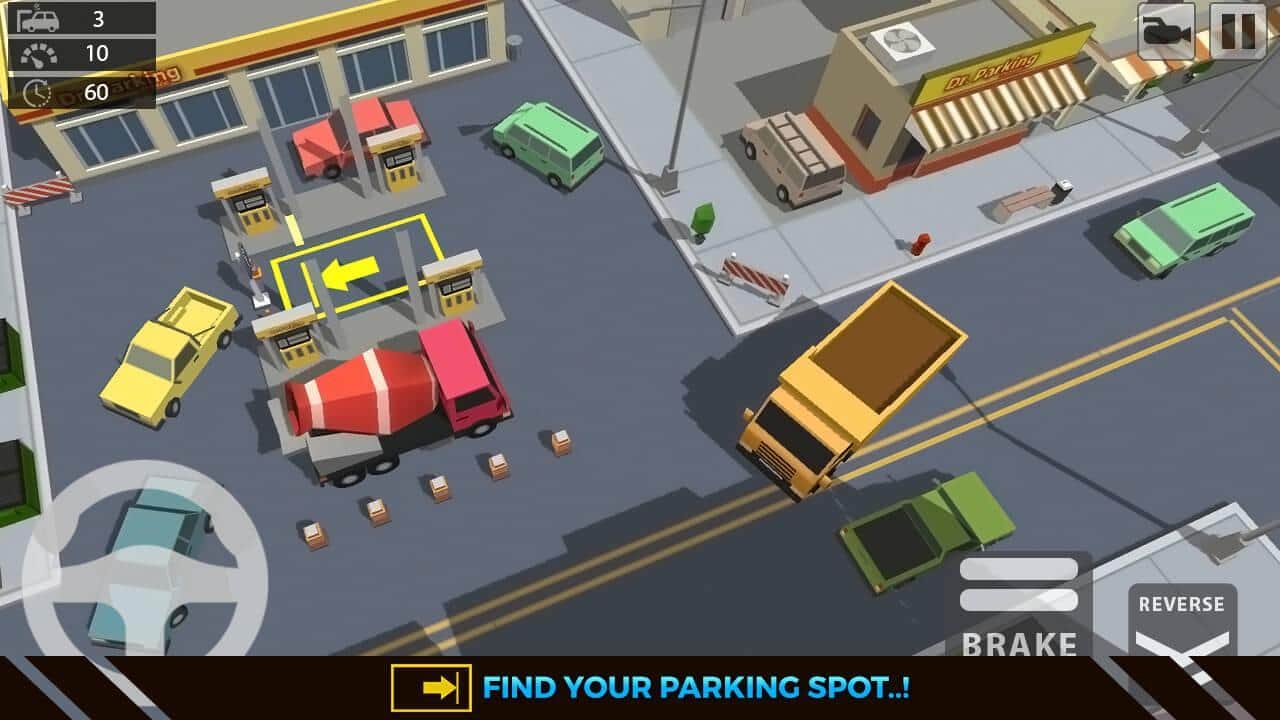Hit the BRAKE pedal
This screenshot has width=1280, height=720.
(x=1019, y=607)
